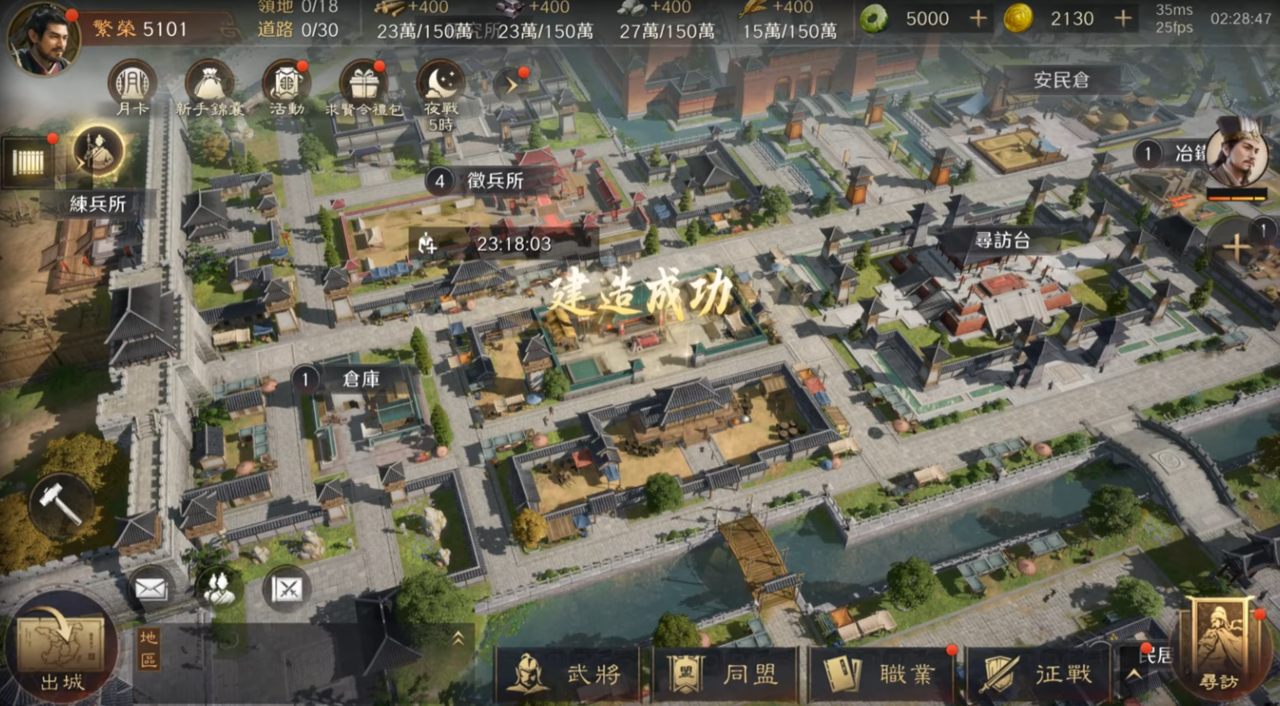Open the 新手錦囊 beginner pouch
This screenshot has width=1280, height=706.
[x=209, y=82]
